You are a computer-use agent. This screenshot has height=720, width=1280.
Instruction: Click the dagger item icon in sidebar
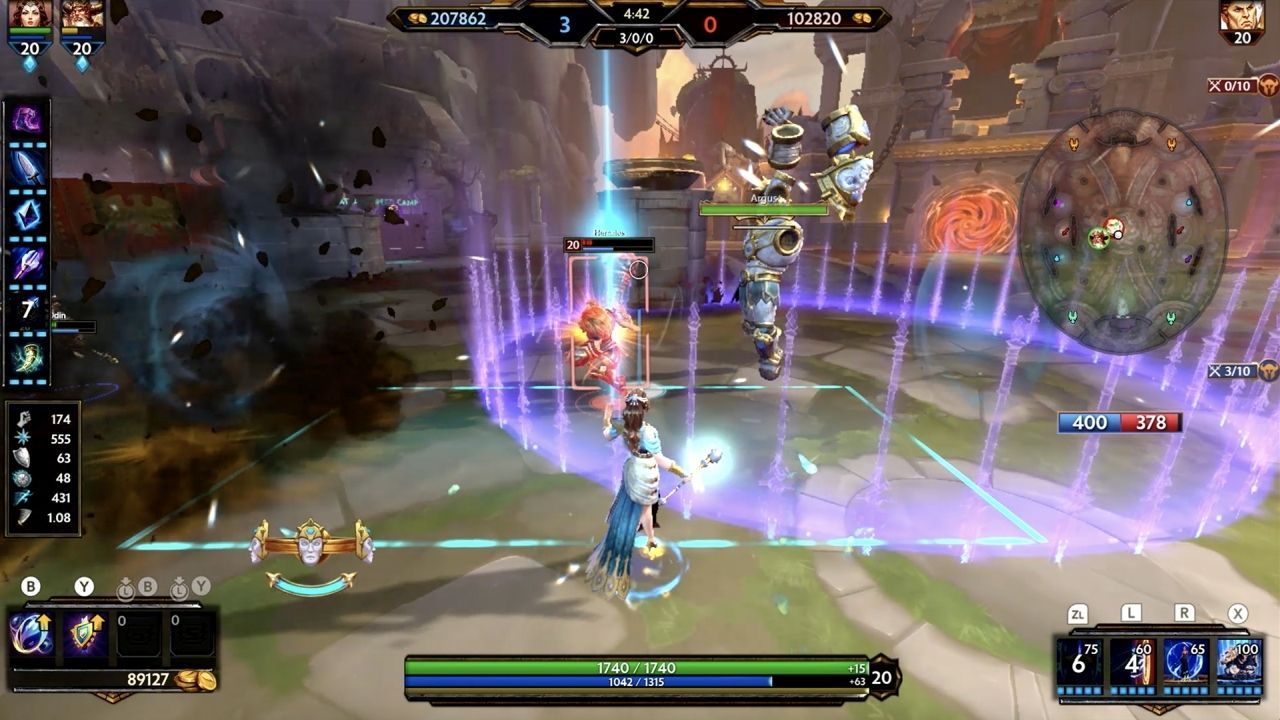27,164
